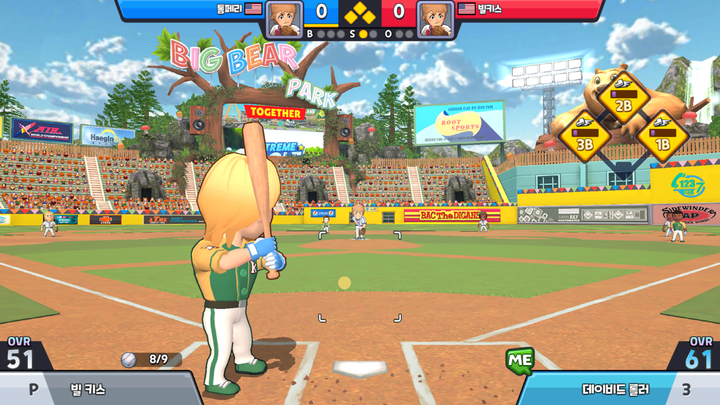Select the 1B base marker
Screen dimensions: 720x405
(x=659, y=136)
